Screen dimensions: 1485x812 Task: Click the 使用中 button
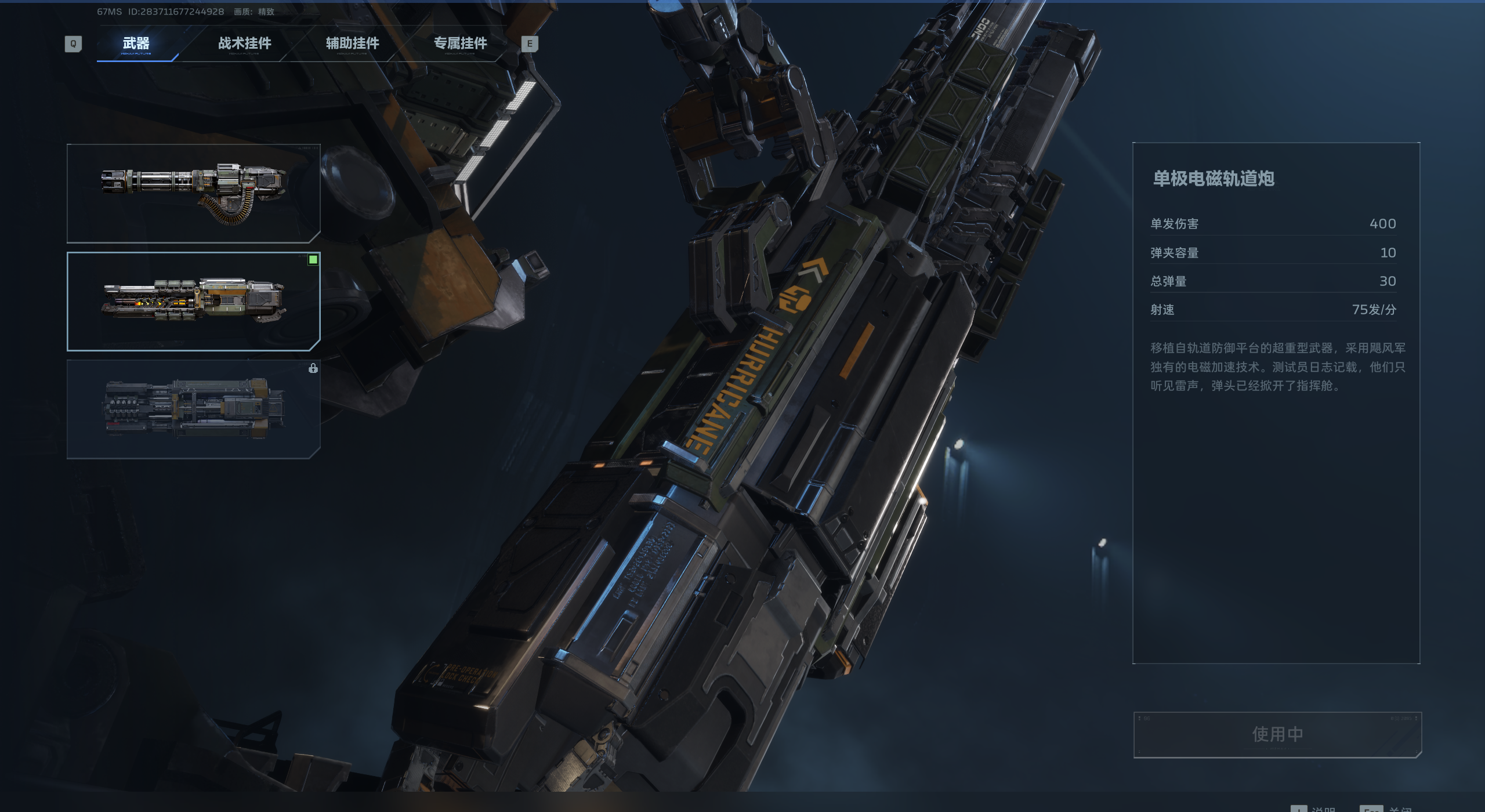1277,734
